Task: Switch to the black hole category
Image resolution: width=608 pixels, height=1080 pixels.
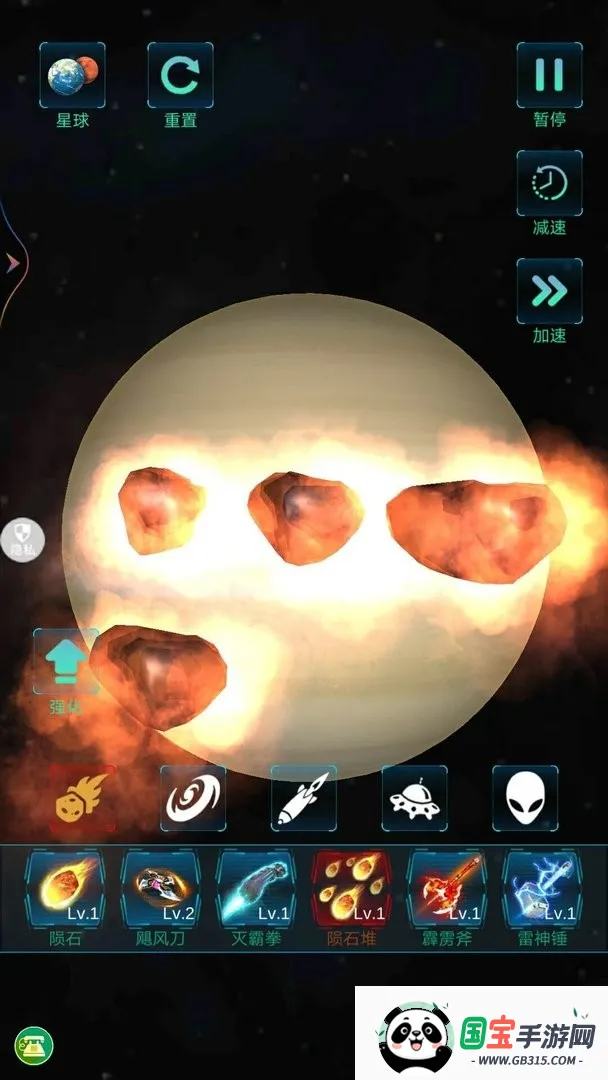Action: click(x=193, y=798)
